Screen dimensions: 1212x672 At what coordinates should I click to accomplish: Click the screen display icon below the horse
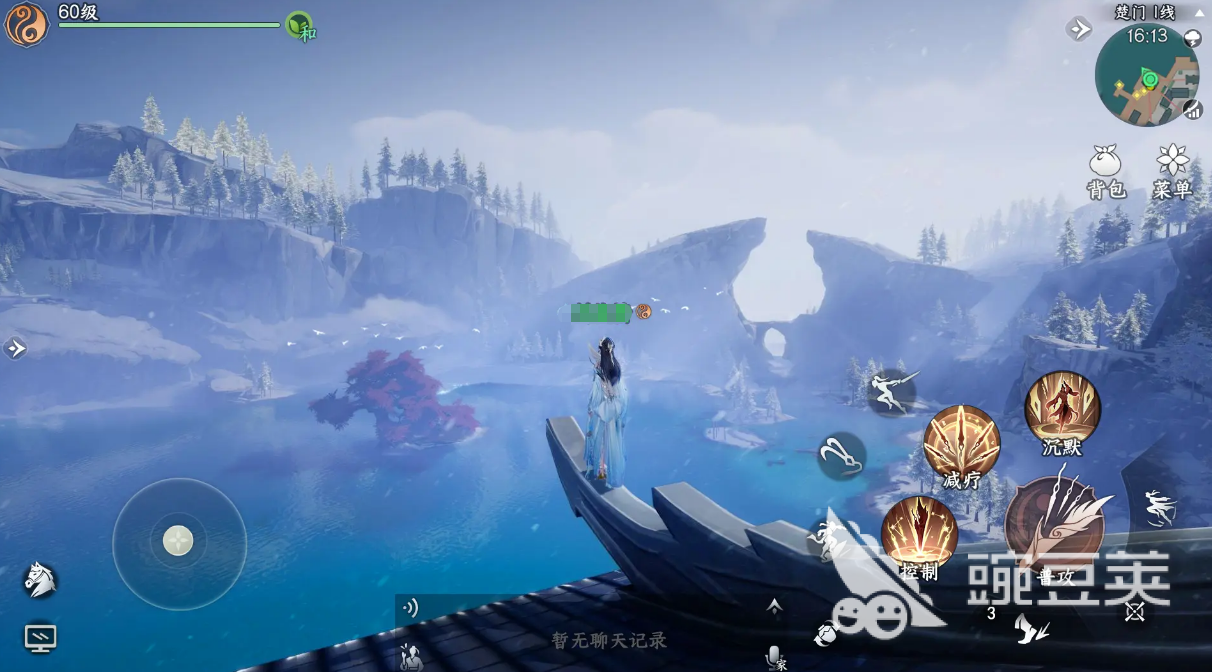(40, 637)
